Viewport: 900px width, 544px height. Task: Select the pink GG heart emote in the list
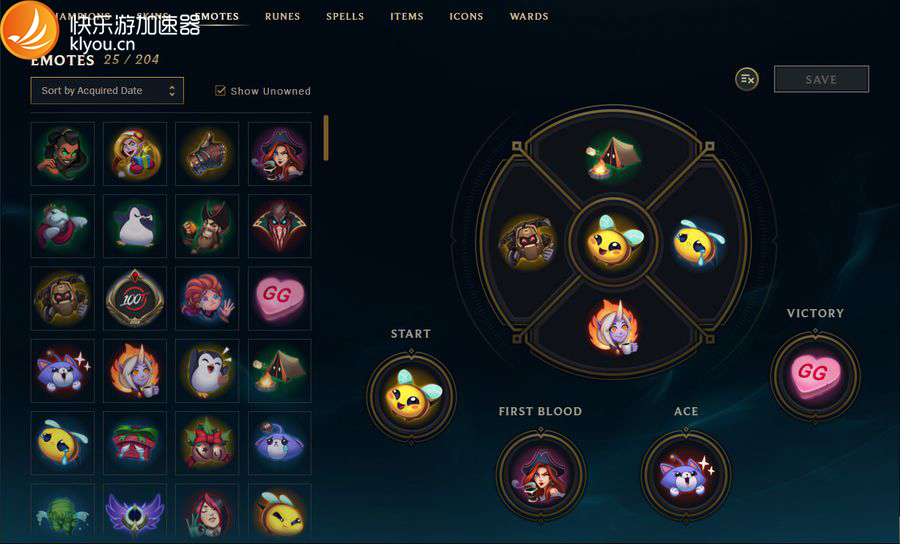[279, 298]
